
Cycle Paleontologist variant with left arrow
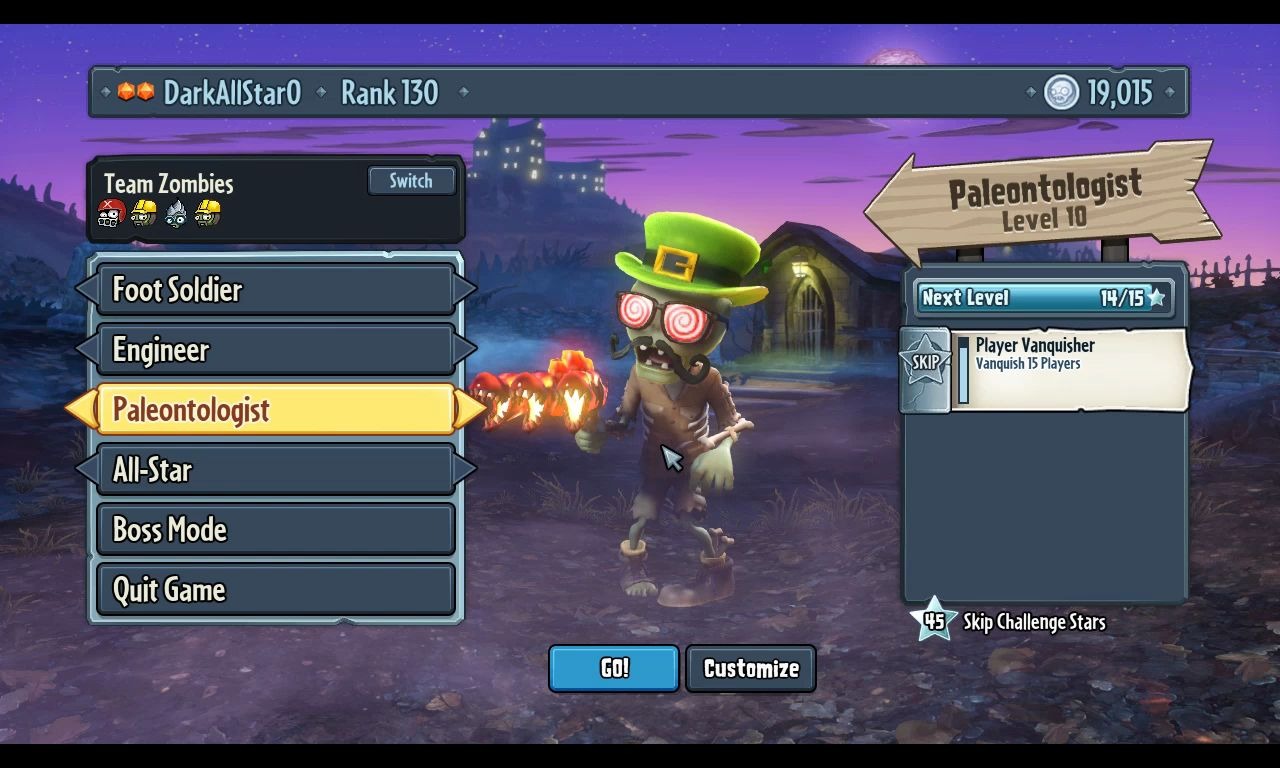[x=80, y=410]
